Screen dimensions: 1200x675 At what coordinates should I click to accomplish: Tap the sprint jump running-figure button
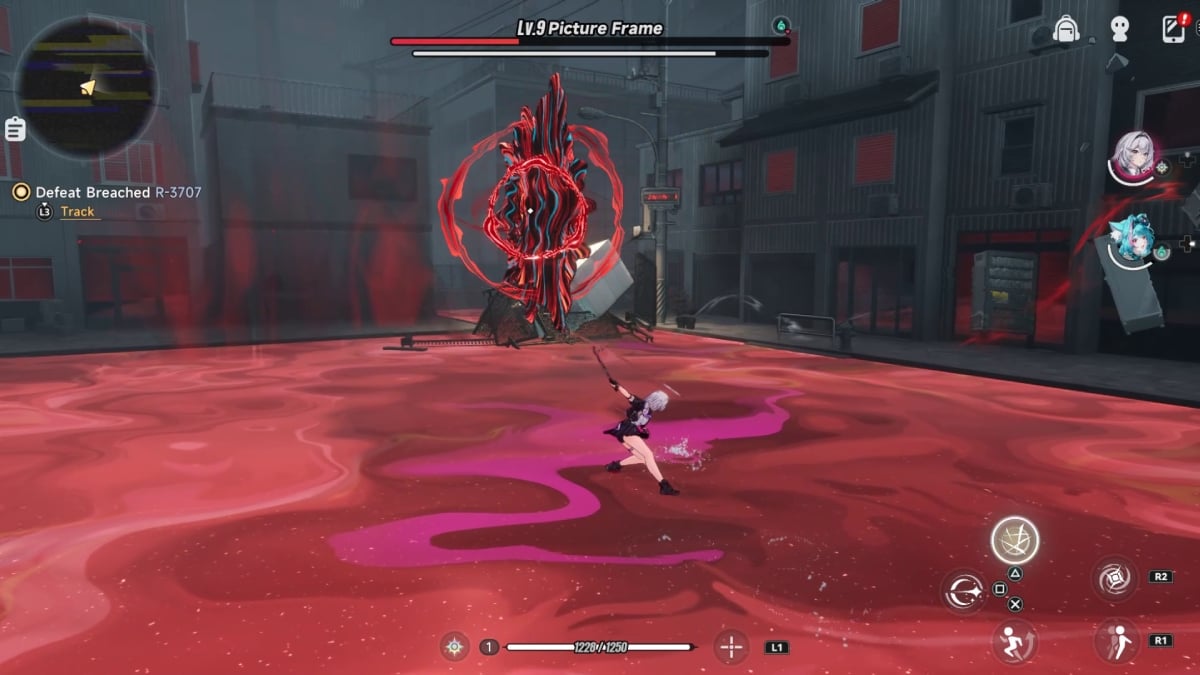[1014, 641]
